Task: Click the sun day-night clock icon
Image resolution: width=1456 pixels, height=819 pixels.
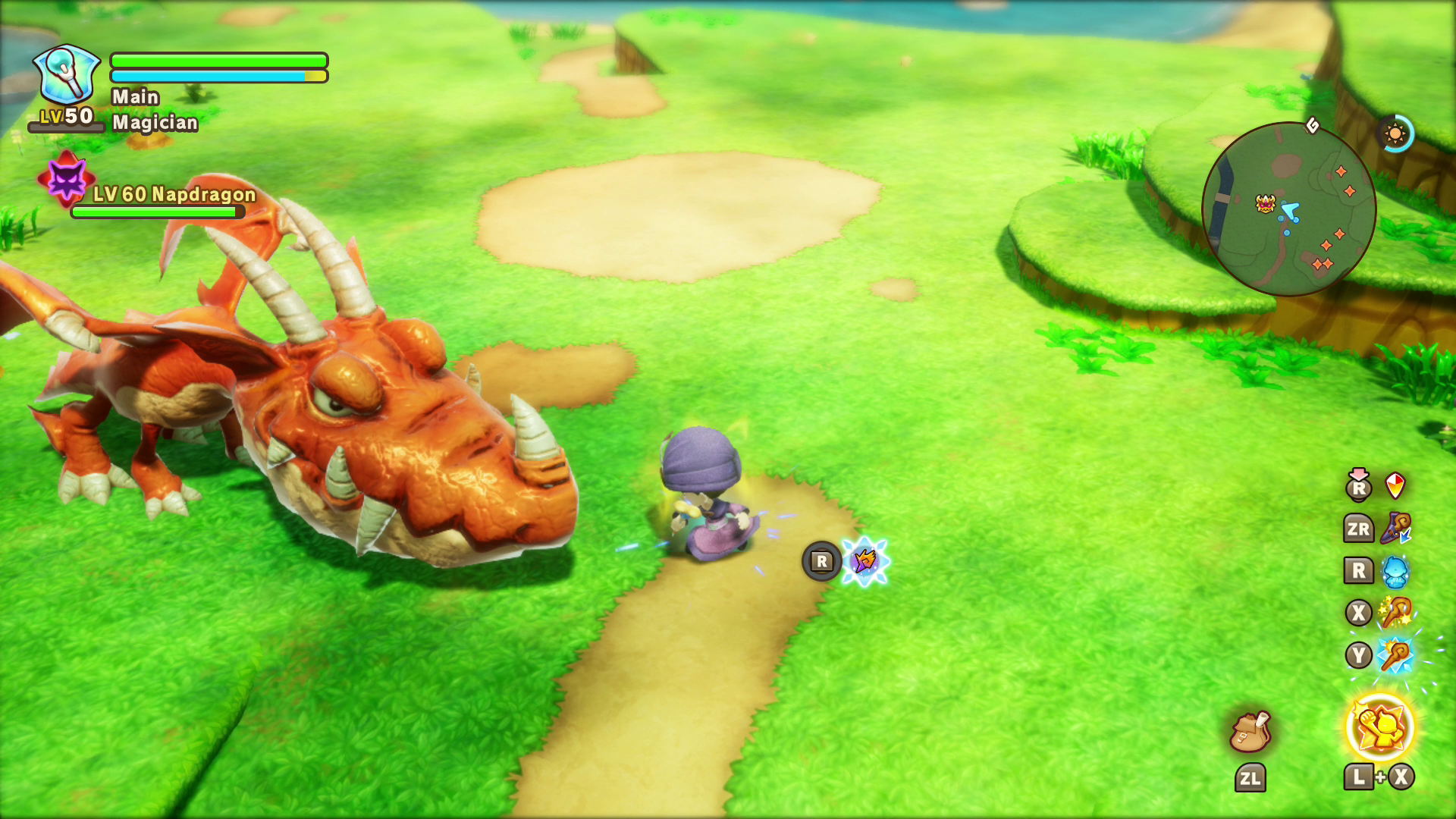Action: 1395,134
